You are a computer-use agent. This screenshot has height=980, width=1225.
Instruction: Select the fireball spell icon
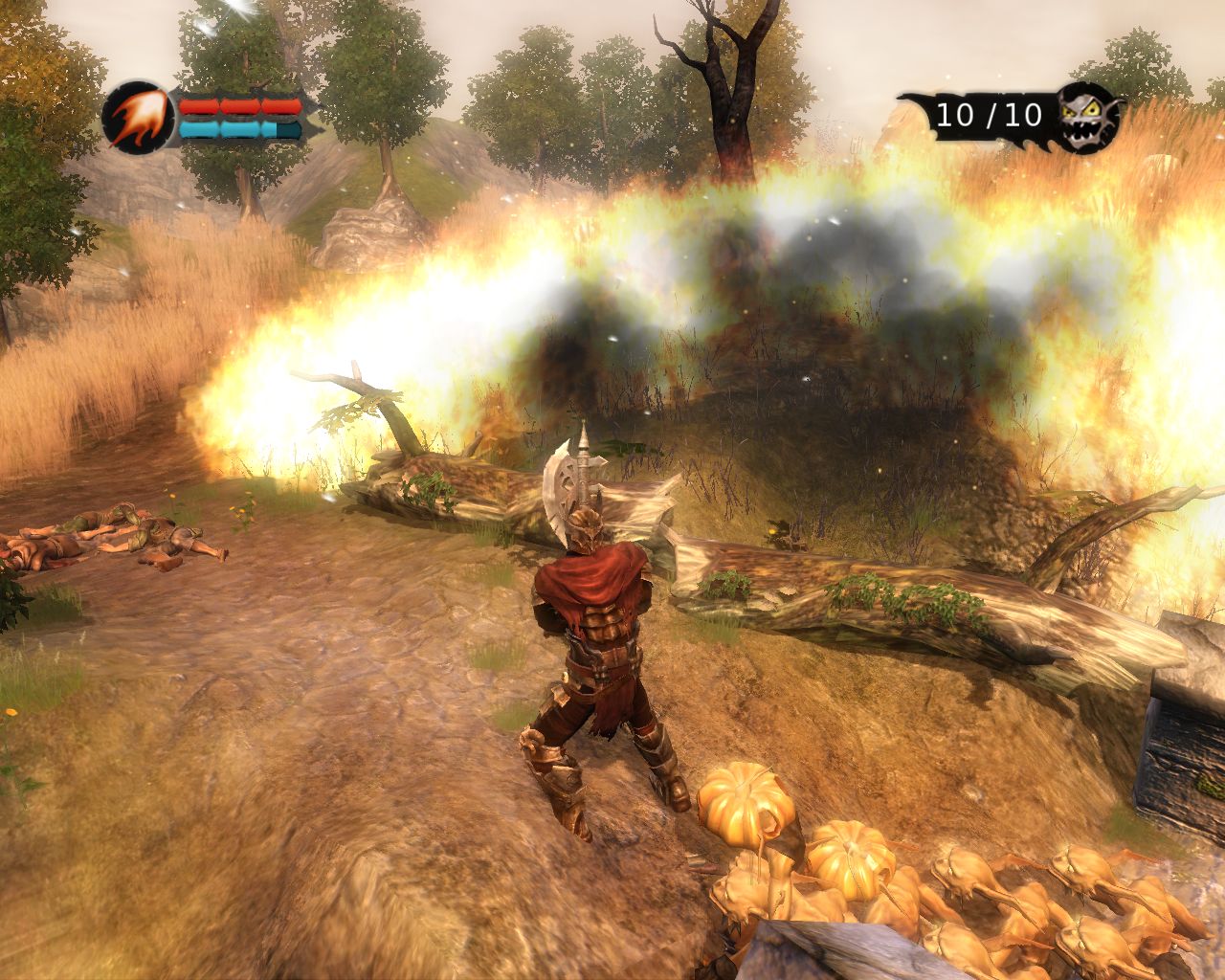136,117
